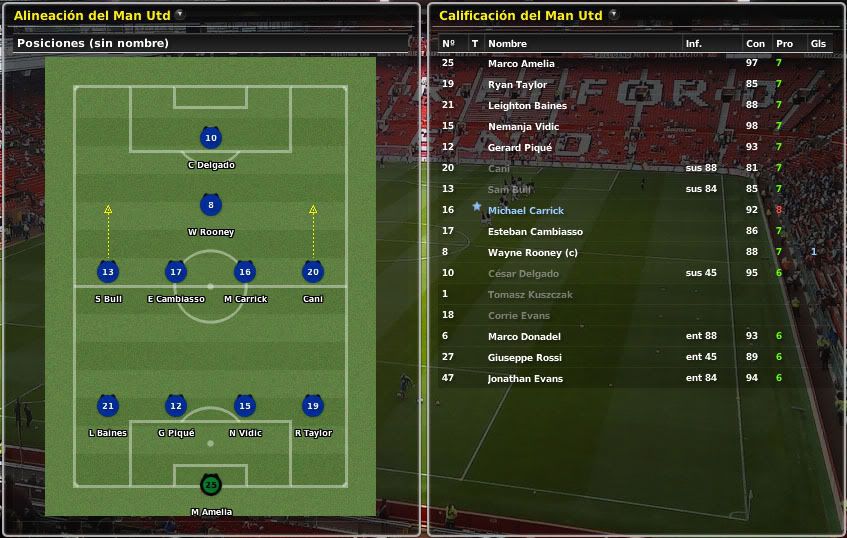Image resolution: width=847 pixels, height=538 pixels.
Task: Select N Vidic's number 15 shirt
Action: [x=244, y=406]
